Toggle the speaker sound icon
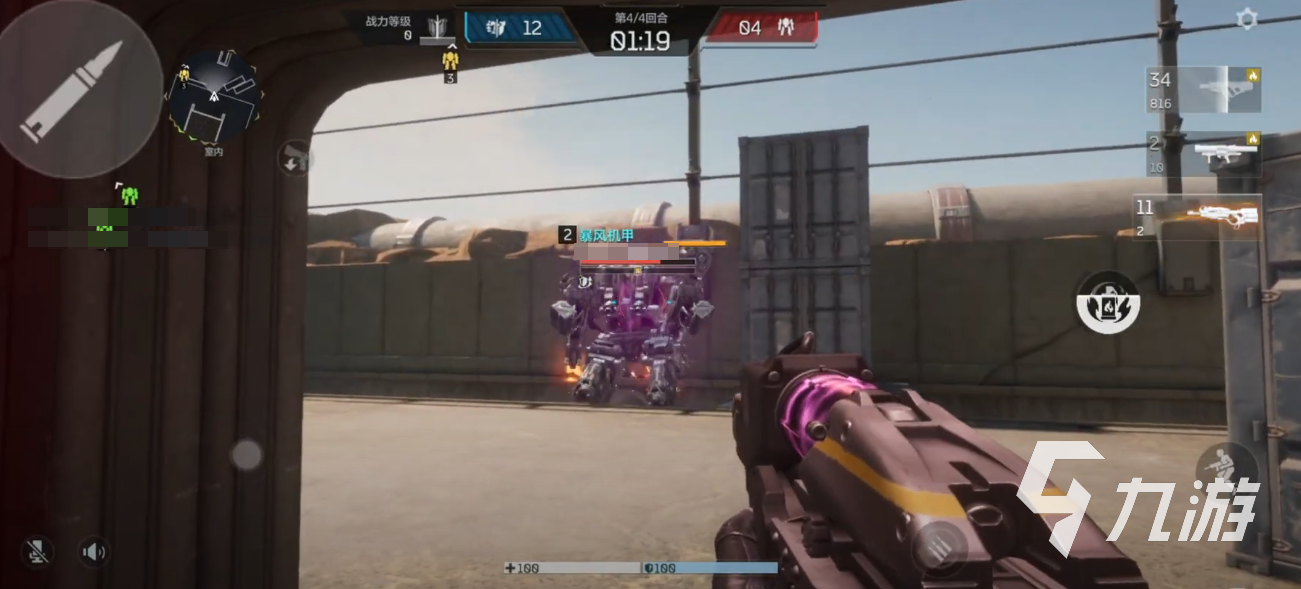 (94, 551)
